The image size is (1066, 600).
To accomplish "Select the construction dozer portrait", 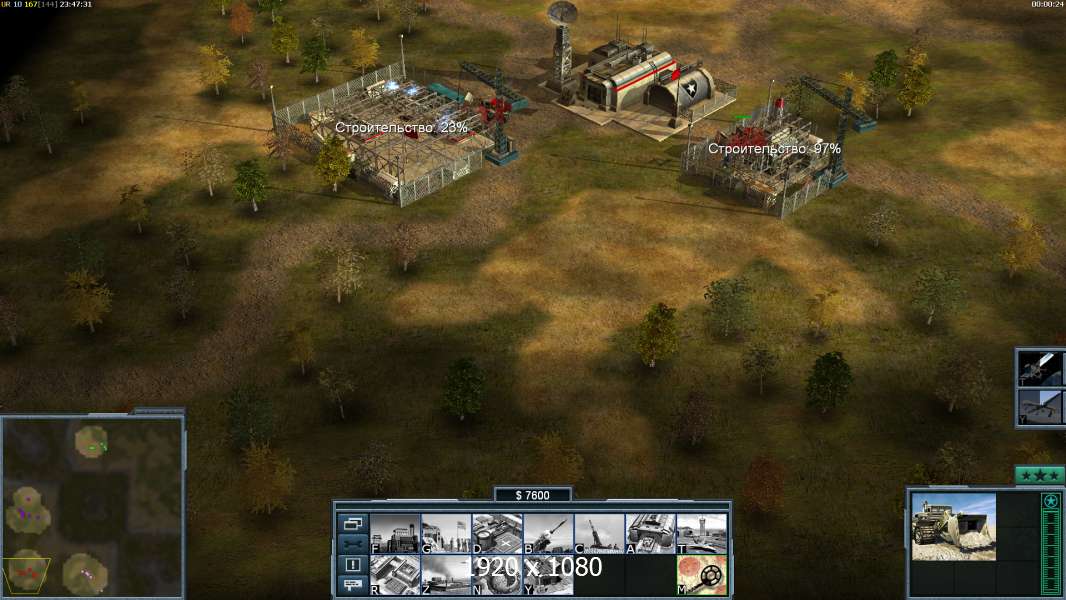I will (x=953, y=527).
